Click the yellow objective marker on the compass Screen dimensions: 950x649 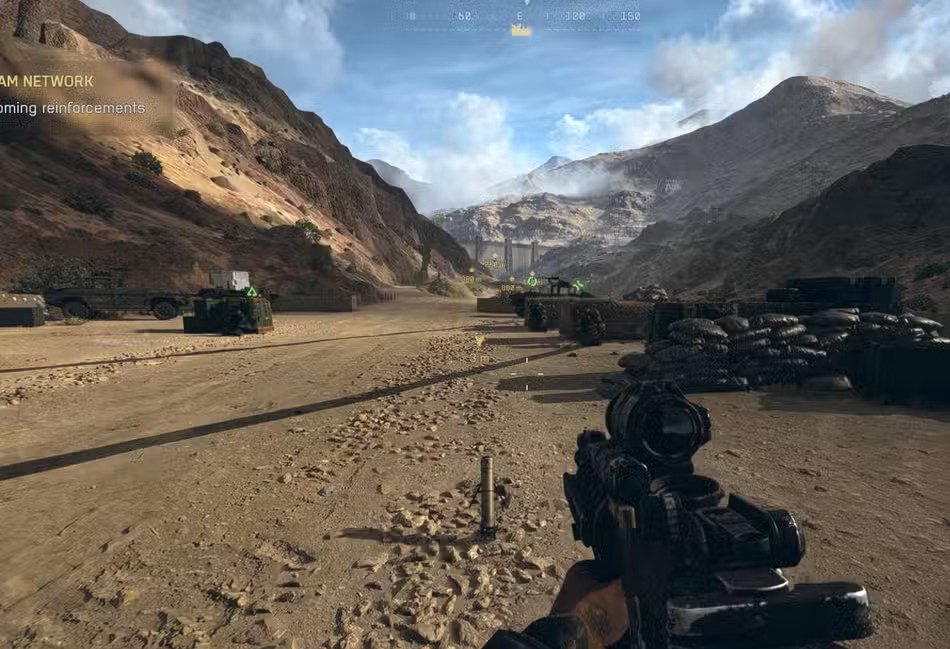pos(521,31)
